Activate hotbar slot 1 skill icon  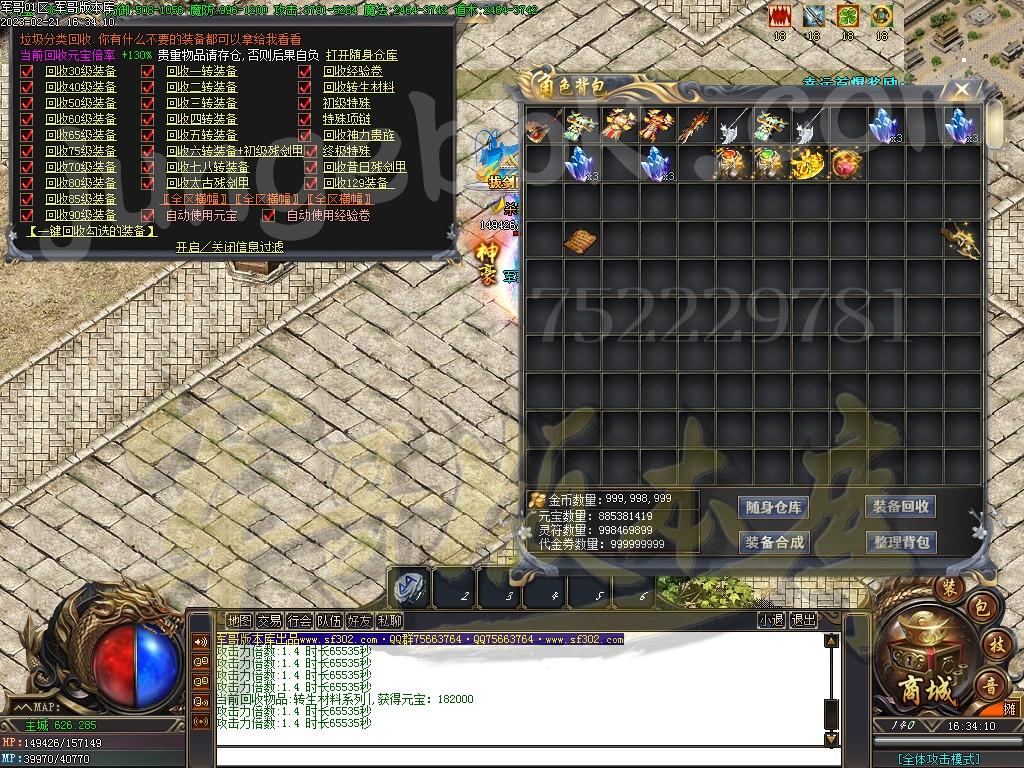click(409, 589)
